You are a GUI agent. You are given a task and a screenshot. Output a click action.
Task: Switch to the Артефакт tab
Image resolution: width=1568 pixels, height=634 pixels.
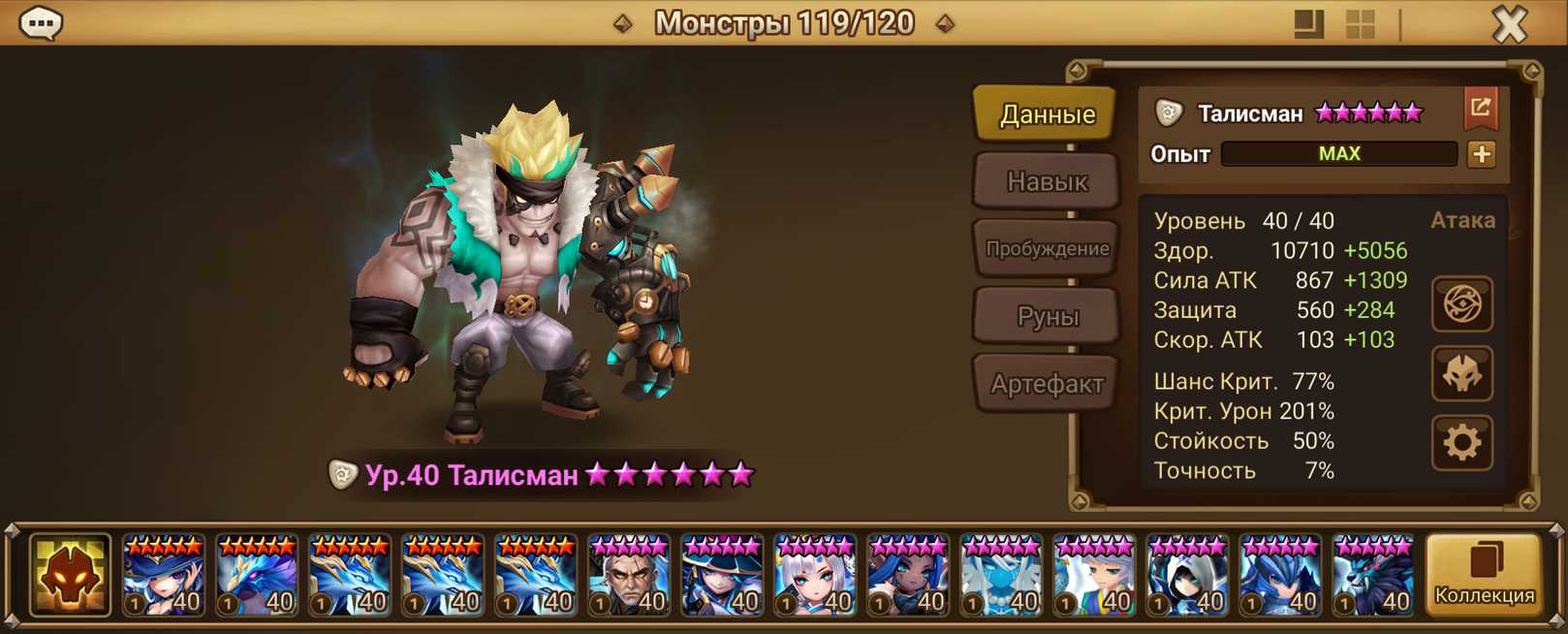tap(1047, 384)
